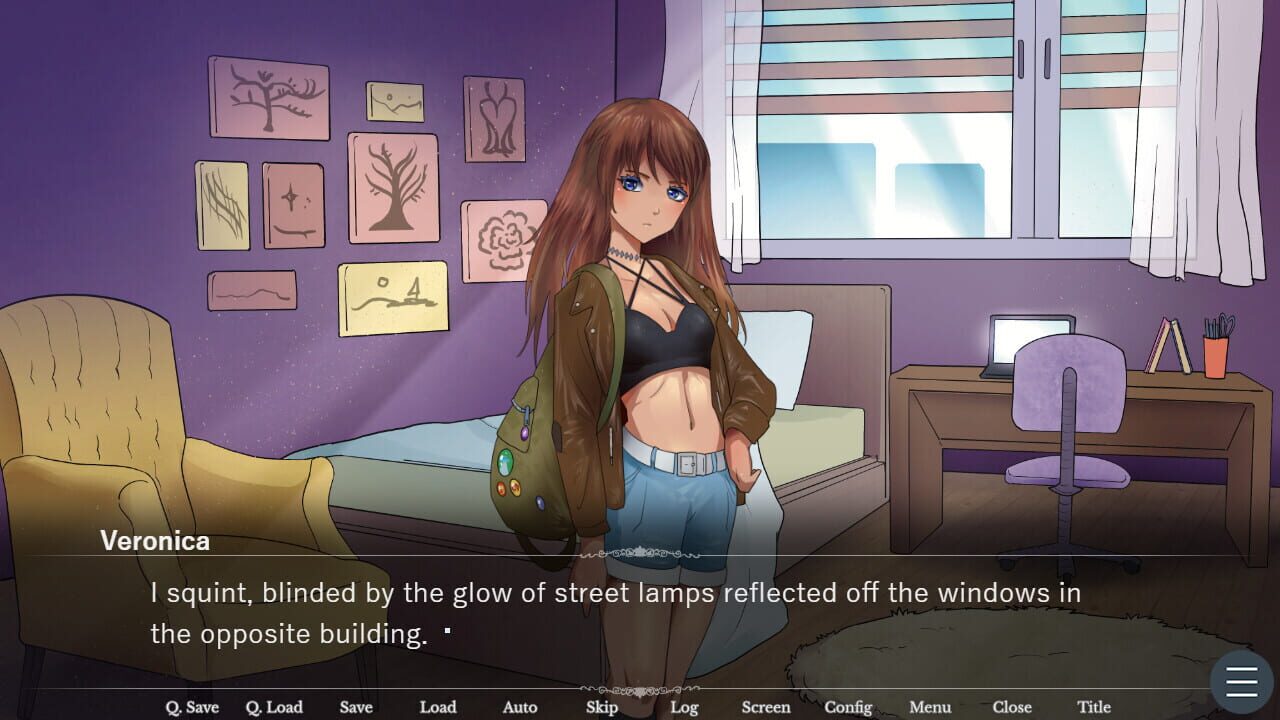This screenshot has width=1280, height=720.
Task: Quick load the last save via Q. Load
Action: point(275,707)
